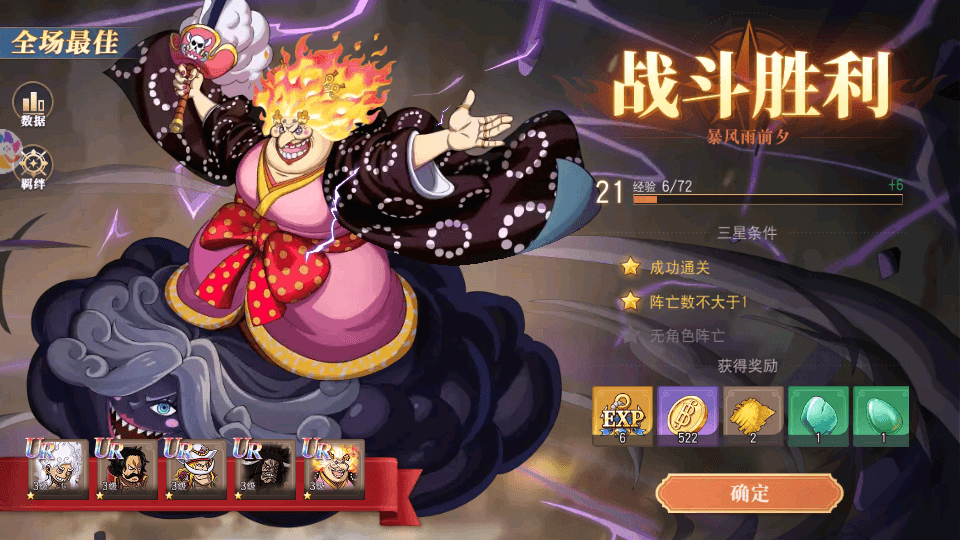This screenshot has height=540, width=960.
Task: View the white-hatted blond UR character portrait
Action: pos(196,470)
